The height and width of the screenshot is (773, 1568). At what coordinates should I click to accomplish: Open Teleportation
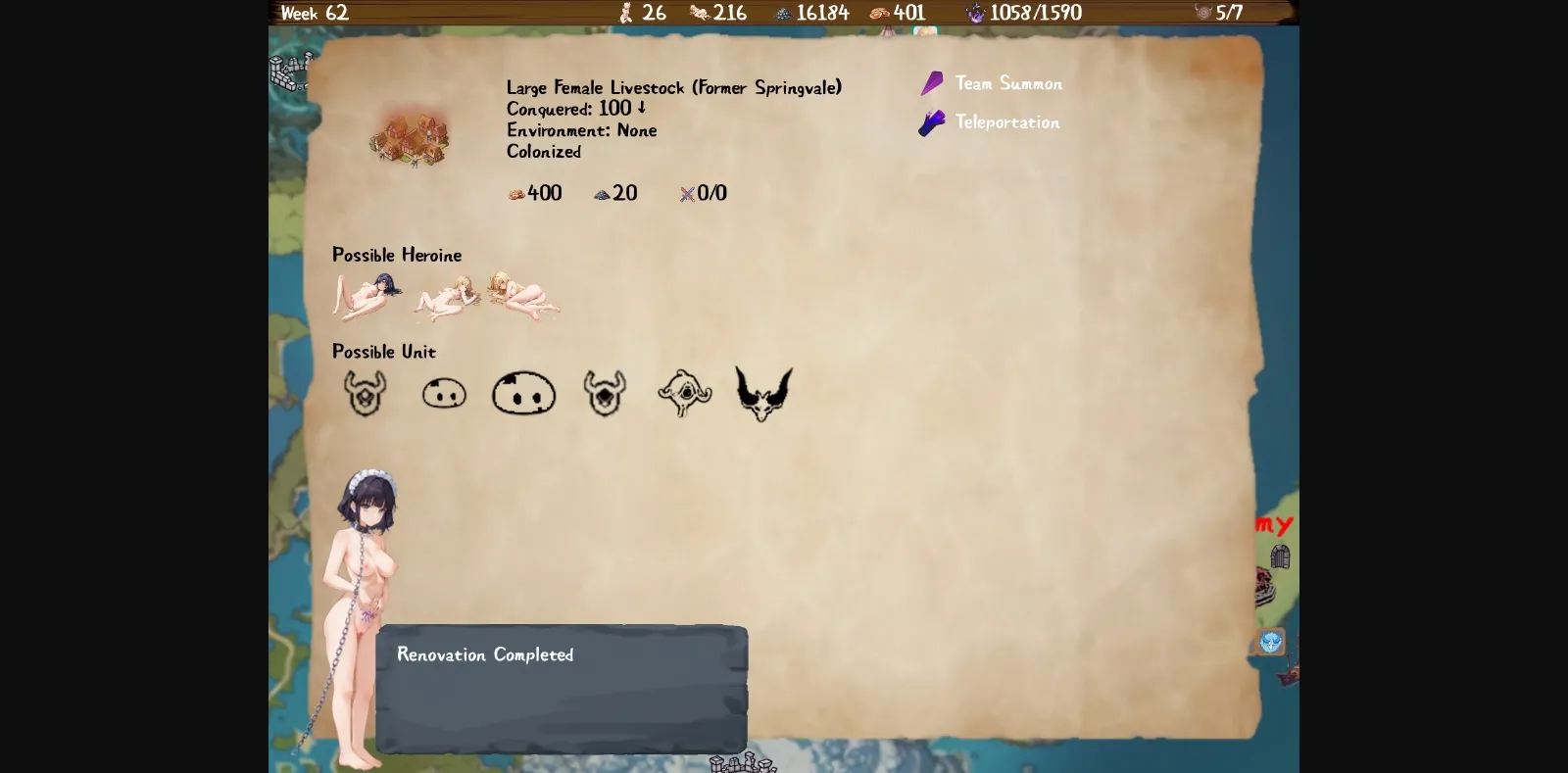coord(1007,122)
